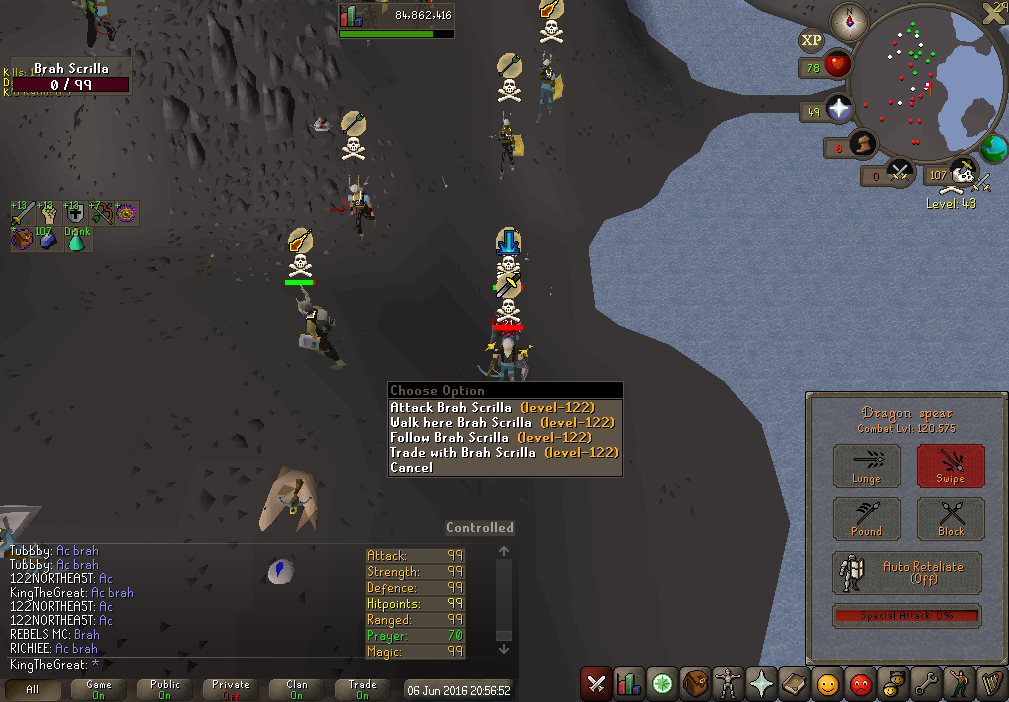Choose Attack Brah Scrilla from the menu
The height and width of the screenshot is (702, 1009).
(x=491, y=408)
